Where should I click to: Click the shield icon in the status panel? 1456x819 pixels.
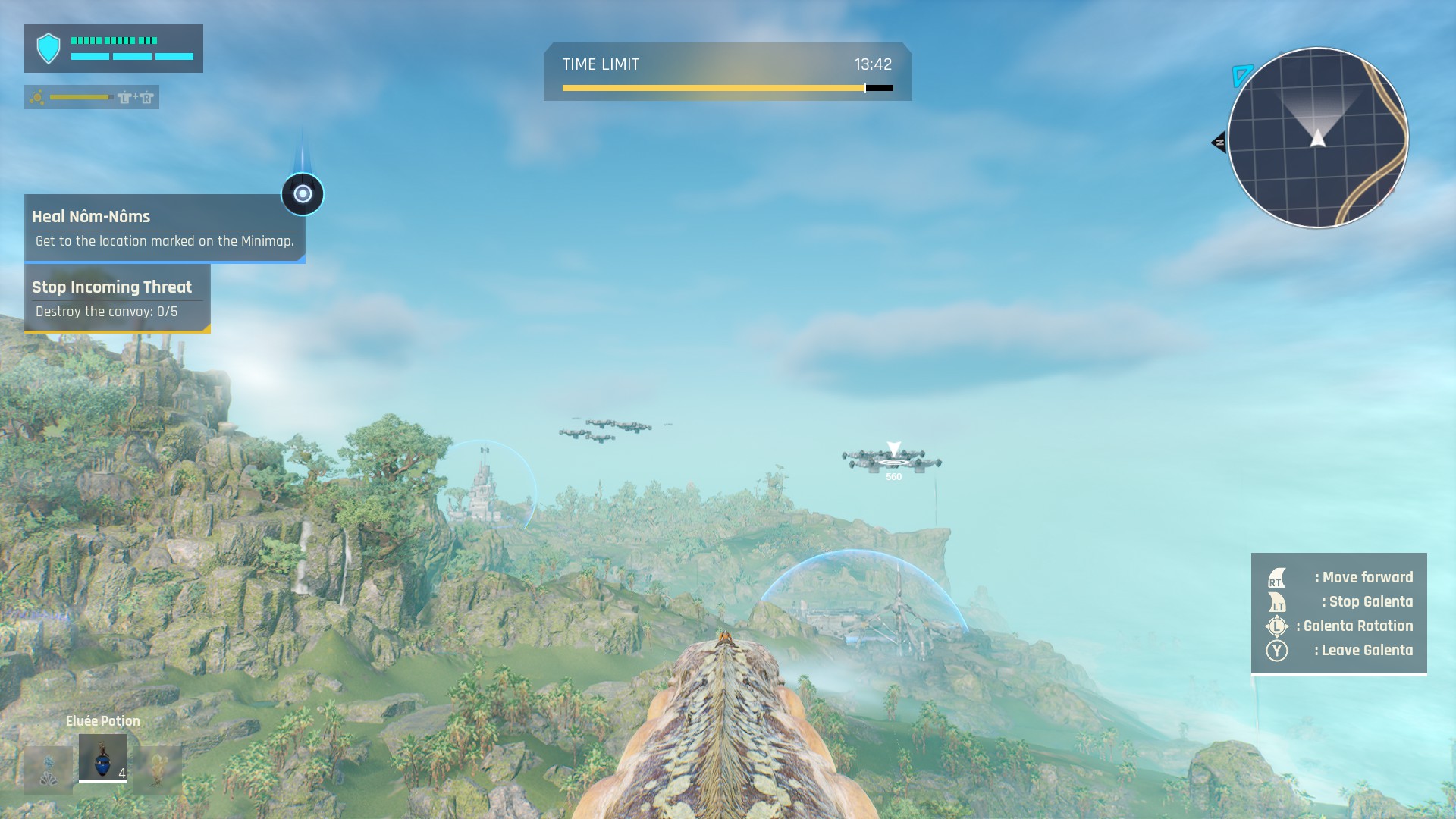(x=49, y=49)
